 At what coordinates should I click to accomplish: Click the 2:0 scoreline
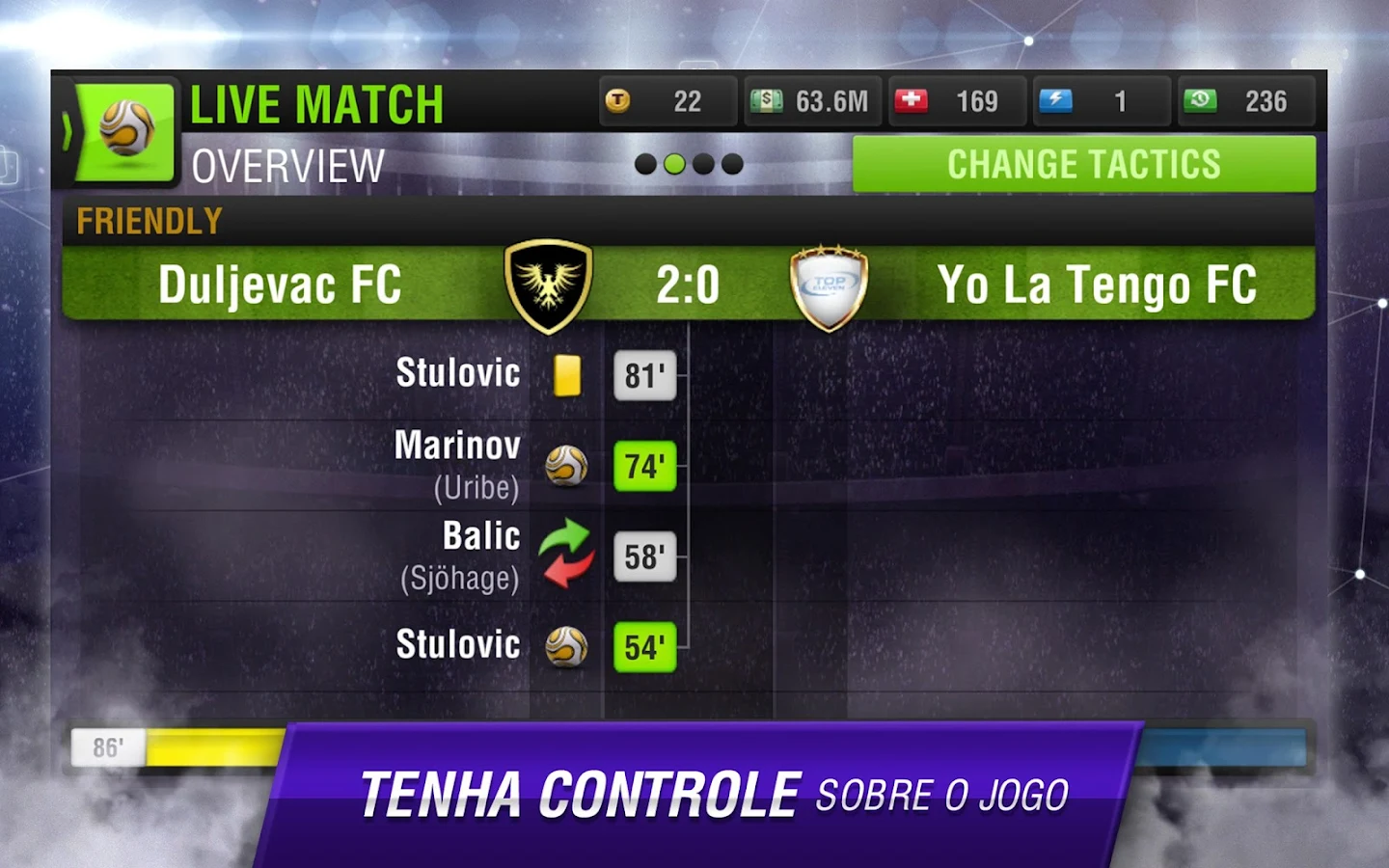687,283
